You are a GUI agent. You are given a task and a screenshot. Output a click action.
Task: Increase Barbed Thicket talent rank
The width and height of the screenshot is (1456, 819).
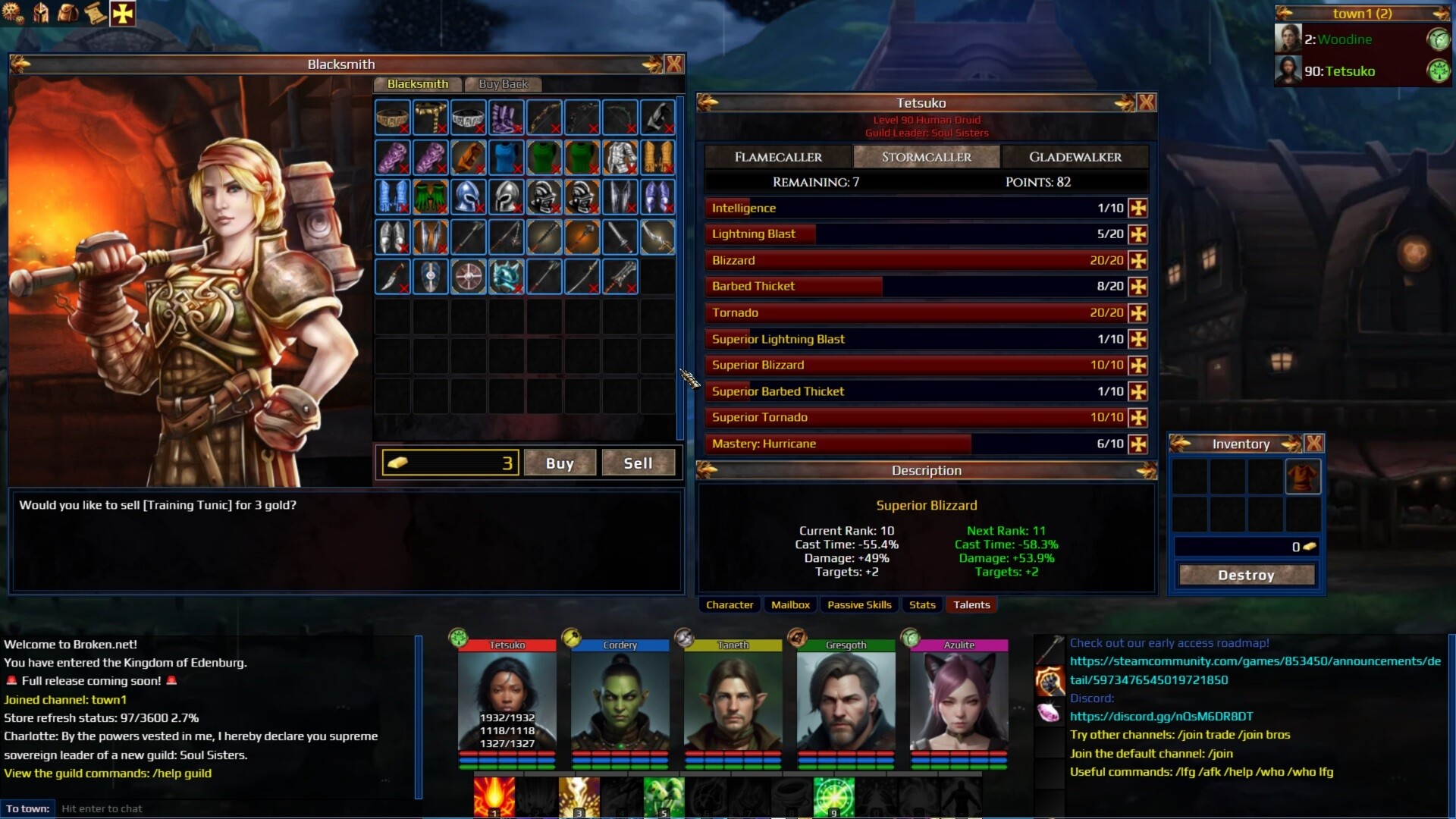[1137, 287]
